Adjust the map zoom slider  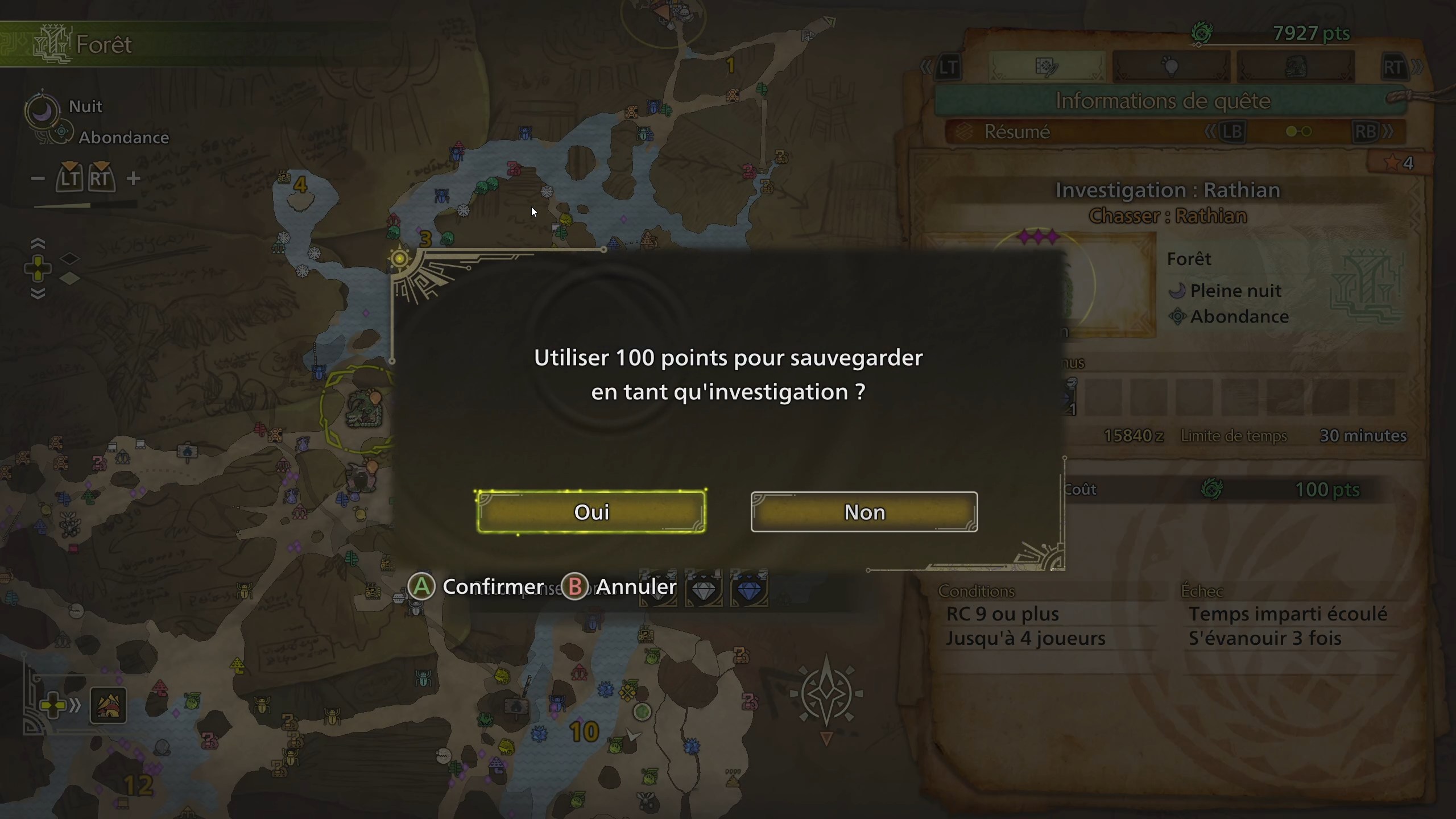85,206
